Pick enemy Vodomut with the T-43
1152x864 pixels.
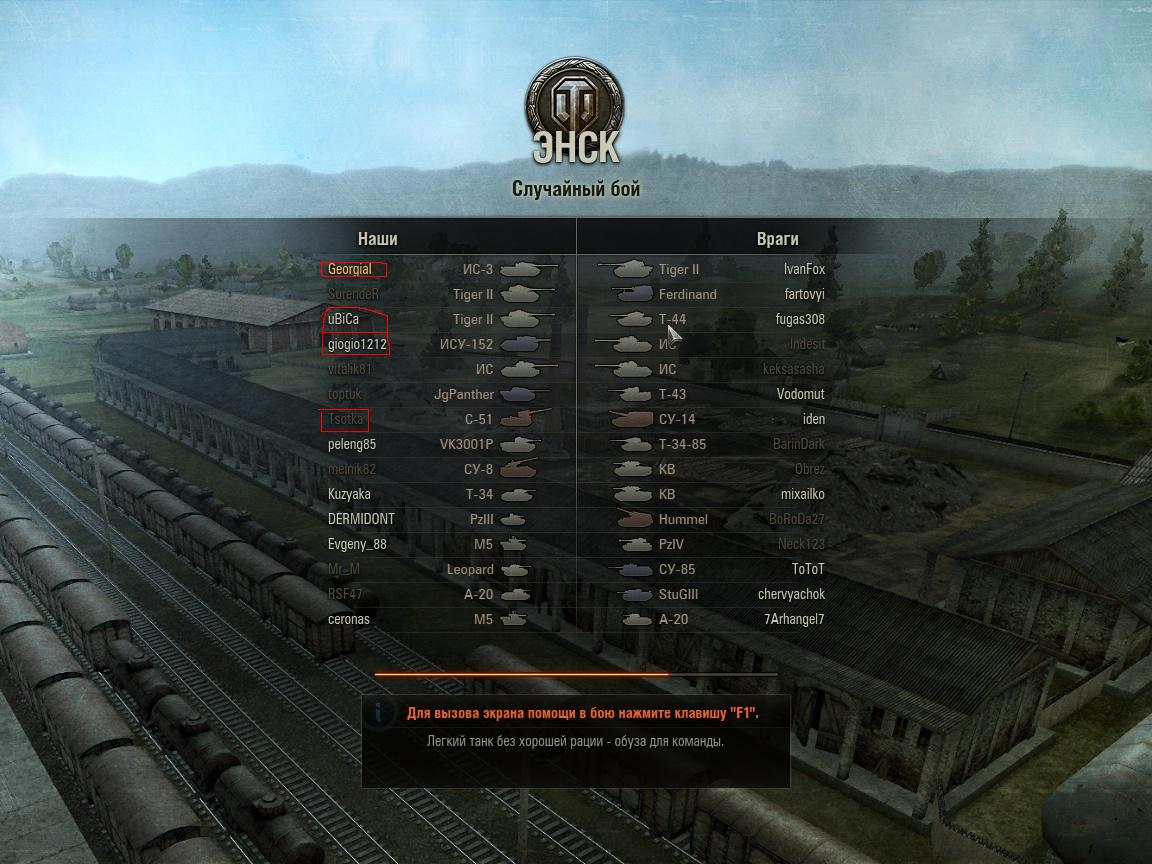pos(800,394)
